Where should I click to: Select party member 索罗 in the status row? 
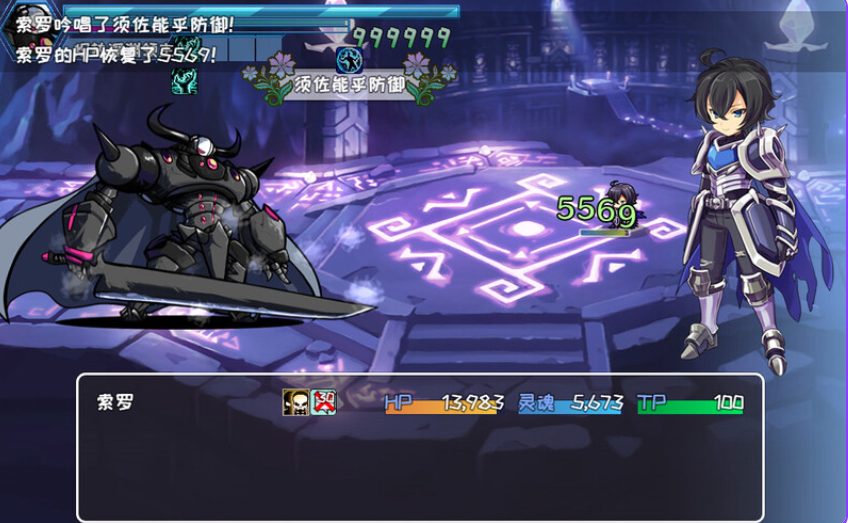point(115,403)
